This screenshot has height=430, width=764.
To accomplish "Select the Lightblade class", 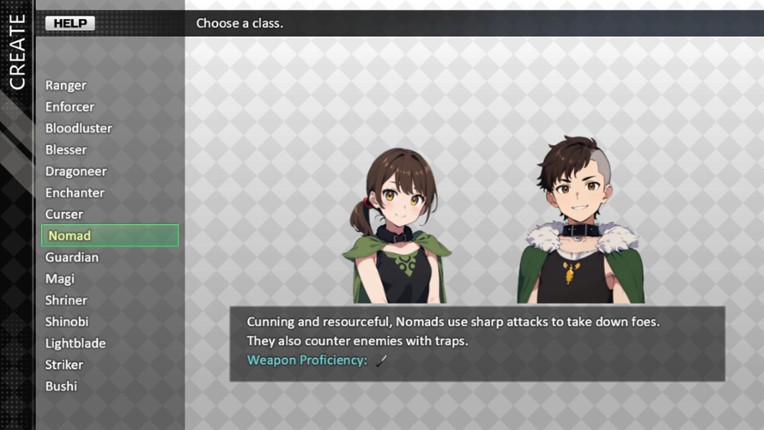I will [x=75, y=343].
